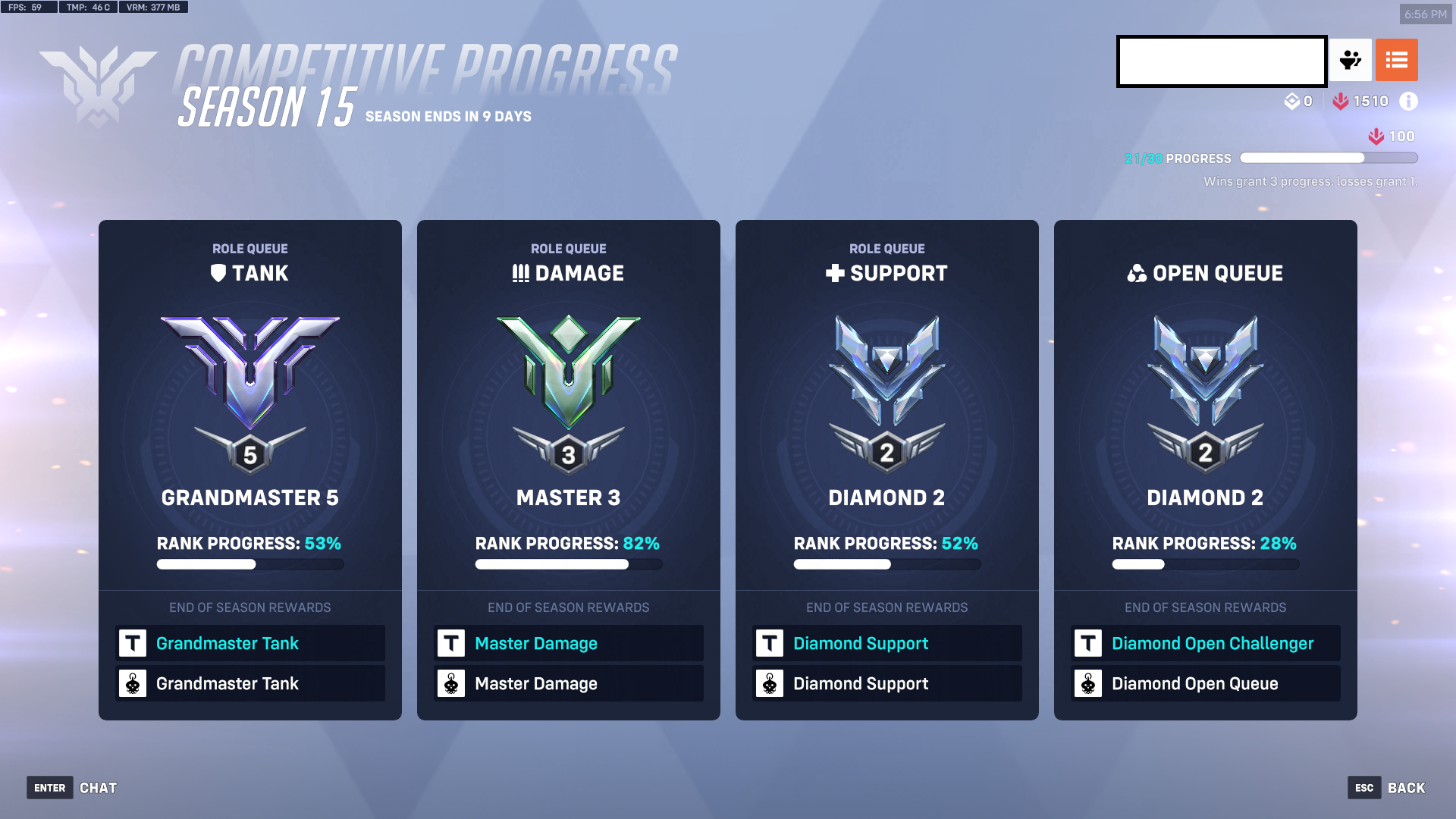Click the Grandmaster 5 rank emblem
The width and height of the screenshot is (1456, 819).
click(249, 379)
